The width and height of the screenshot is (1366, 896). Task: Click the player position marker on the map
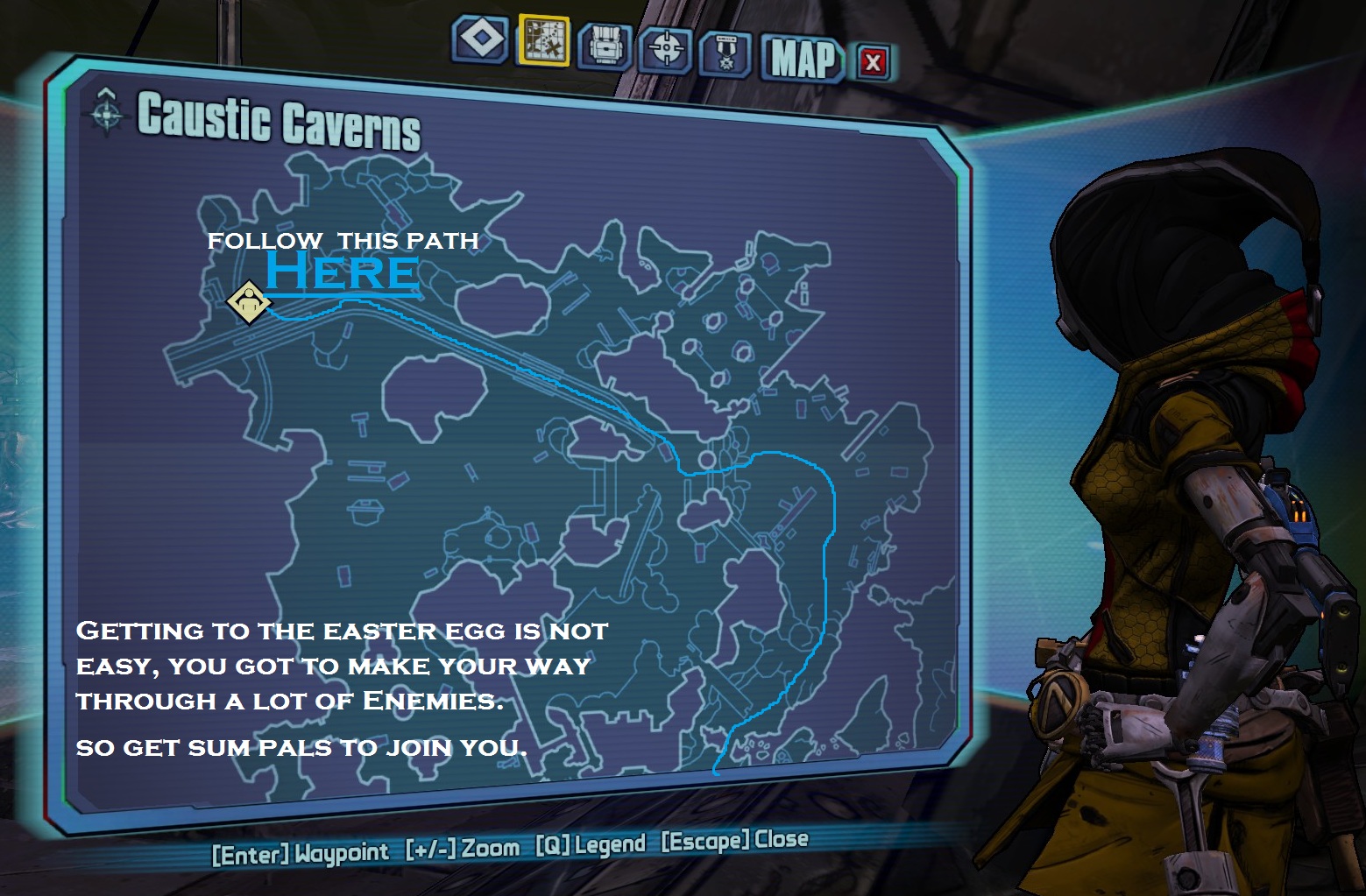click(x=249, y=302)
